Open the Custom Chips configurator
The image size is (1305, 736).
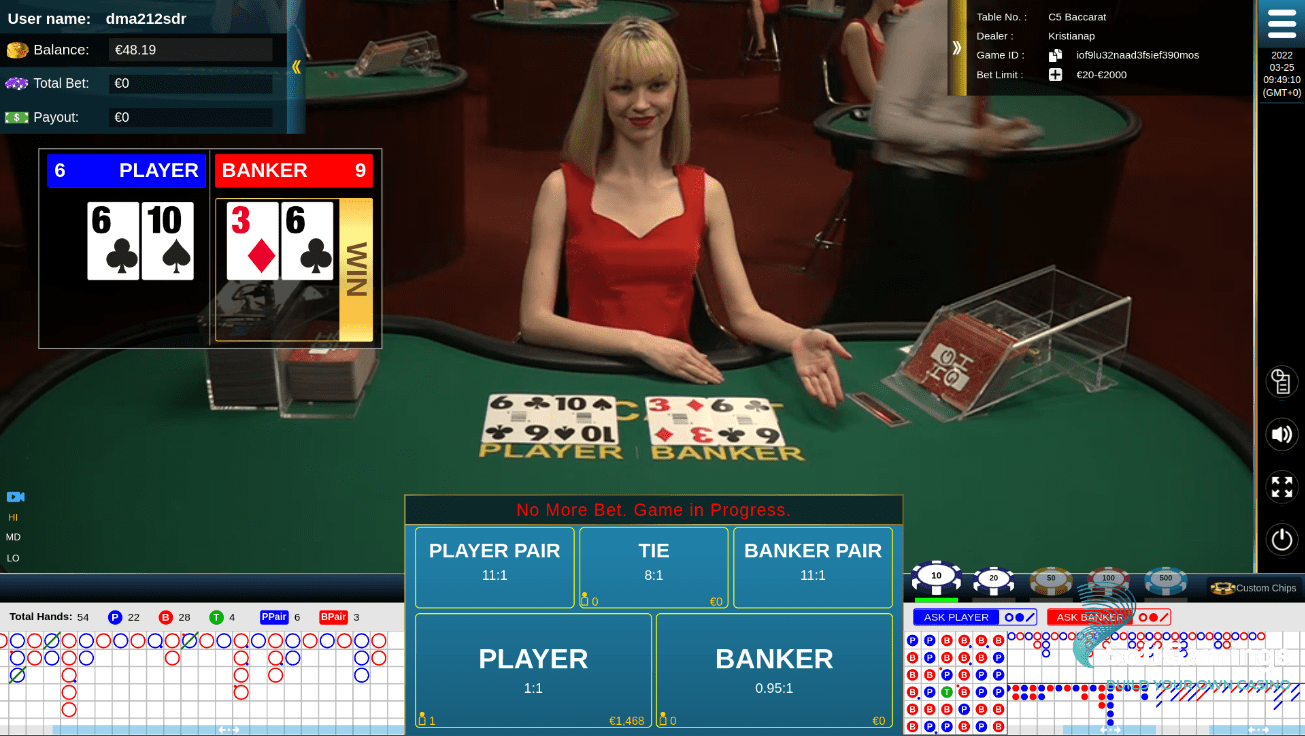point(1254,588)
